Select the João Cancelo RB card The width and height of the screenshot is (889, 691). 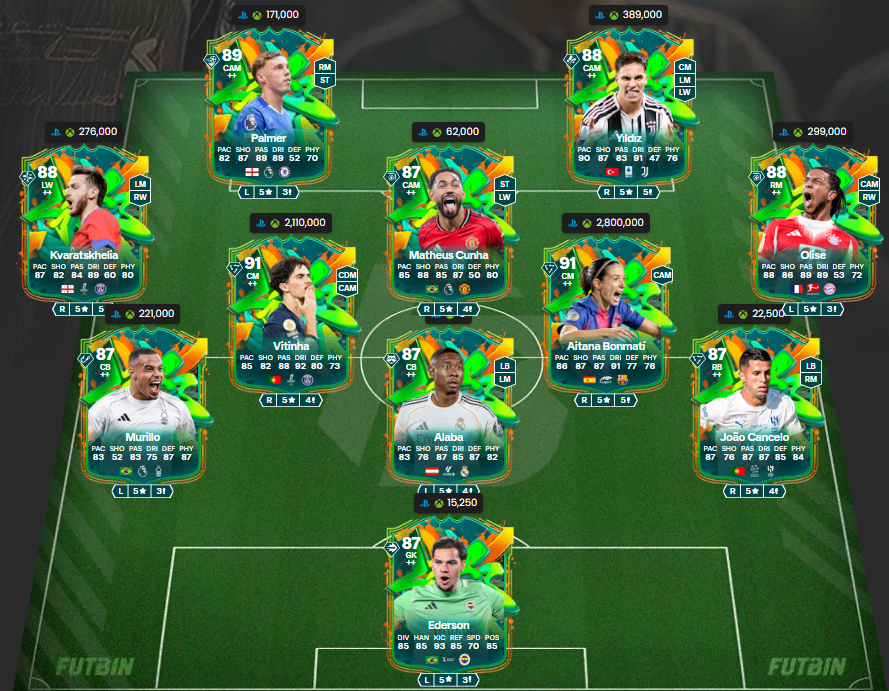pos(750,400)
